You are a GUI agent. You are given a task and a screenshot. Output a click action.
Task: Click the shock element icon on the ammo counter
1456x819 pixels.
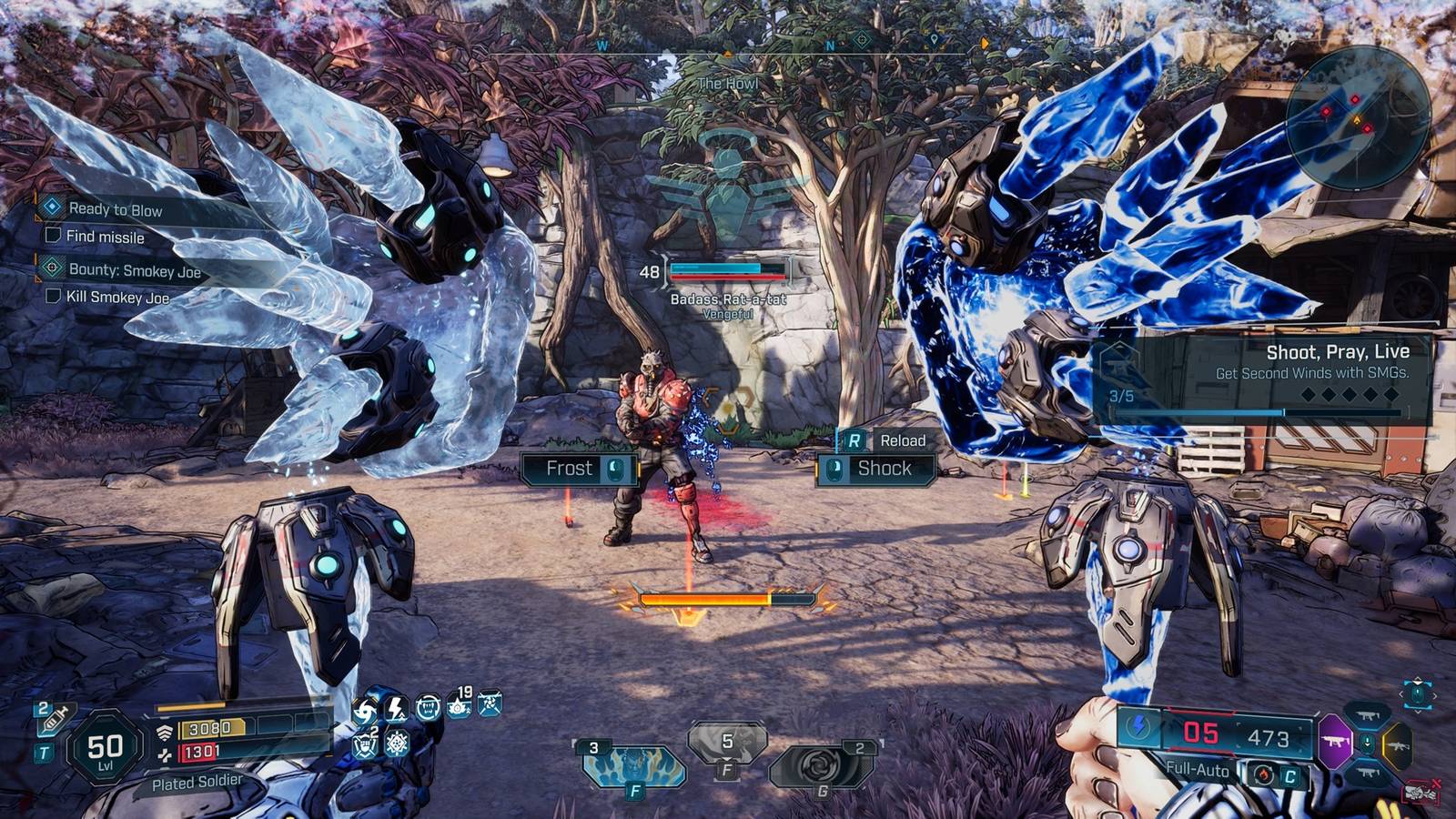pos(1139,728)
